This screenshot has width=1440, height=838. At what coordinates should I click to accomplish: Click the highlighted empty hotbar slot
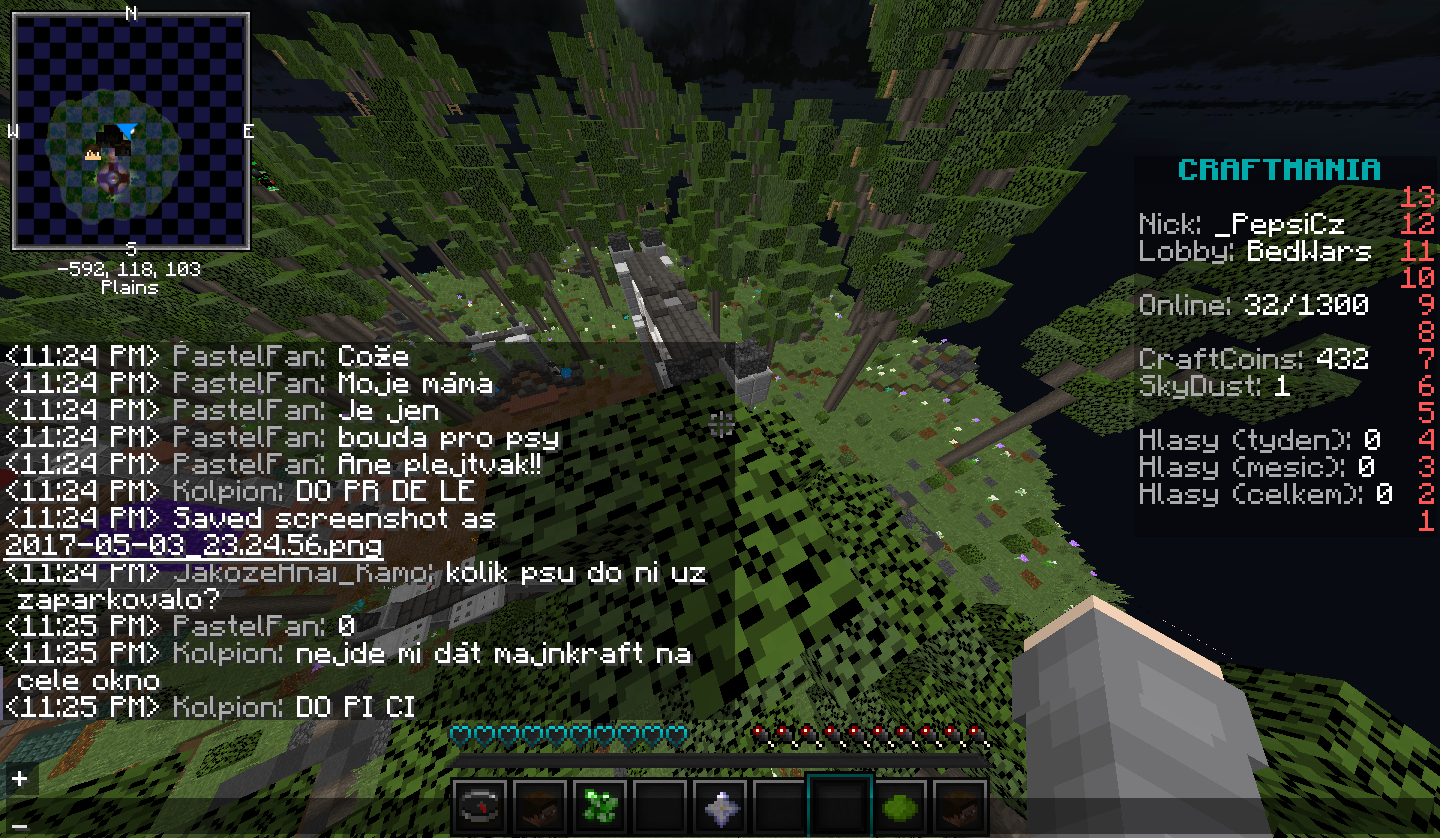pos(840,805)
